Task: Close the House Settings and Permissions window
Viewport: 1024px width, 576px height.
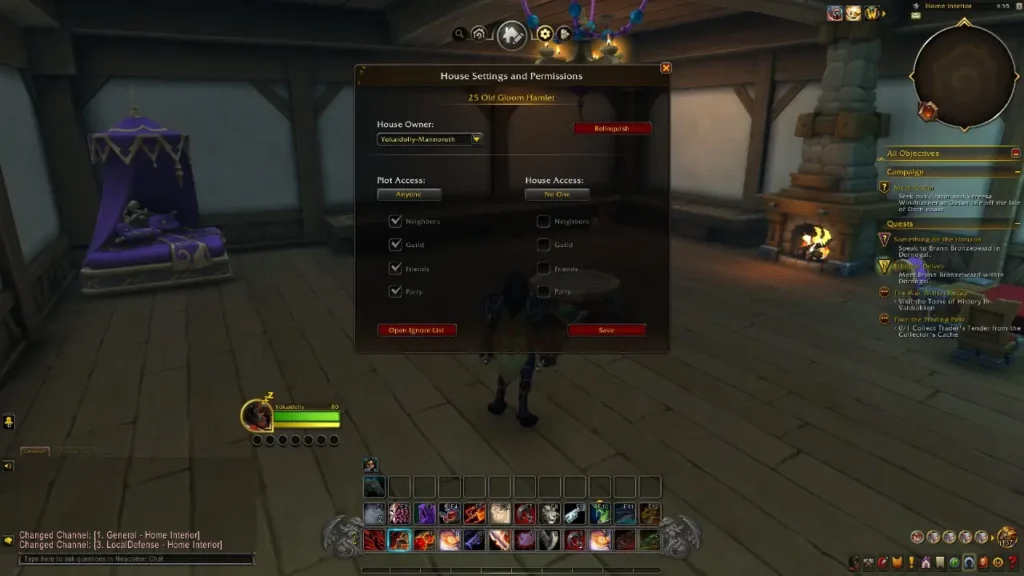Action: tap(666, 68)
